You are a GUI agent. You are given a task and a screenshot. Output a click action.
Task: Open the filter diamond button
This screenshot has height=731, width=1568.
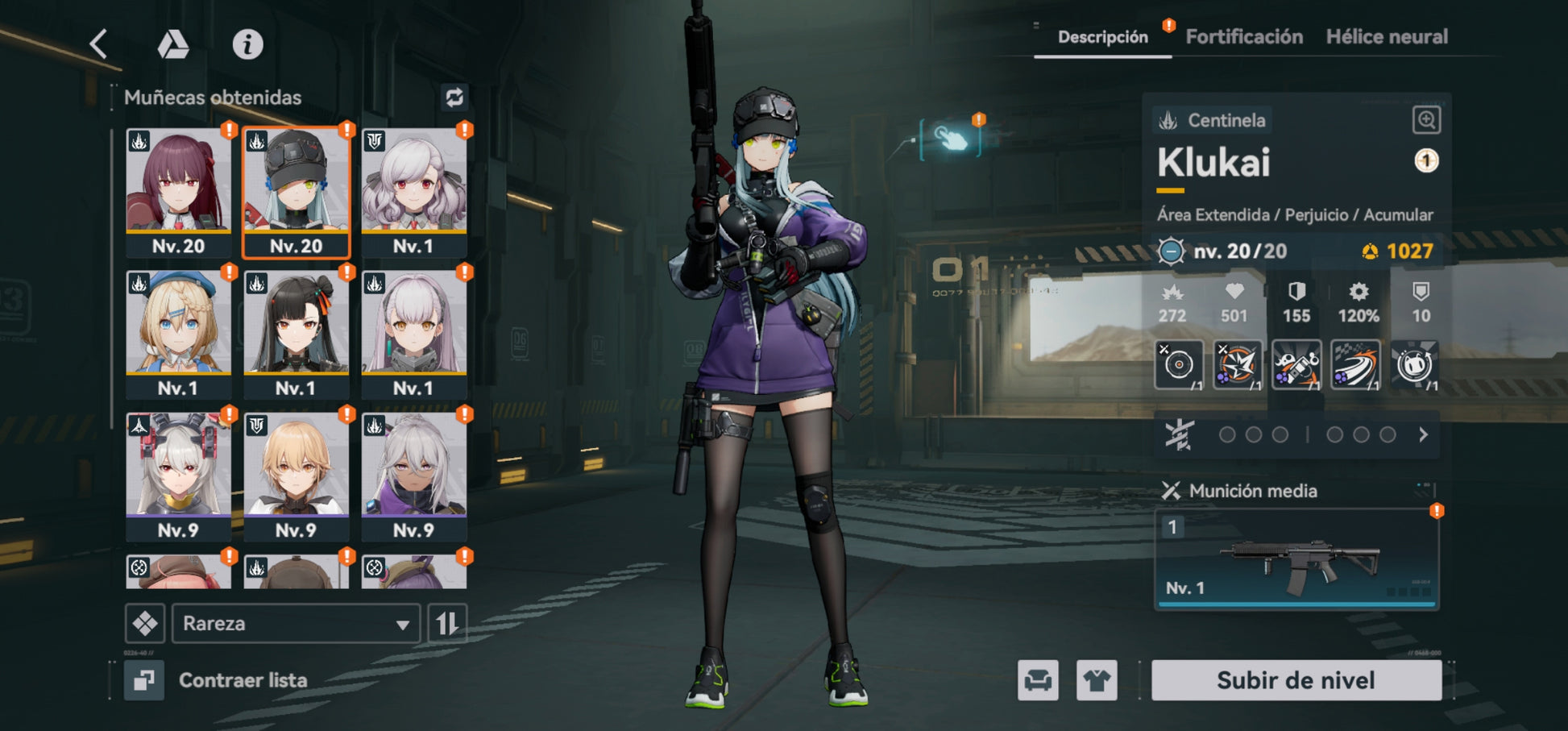(145, 623)
